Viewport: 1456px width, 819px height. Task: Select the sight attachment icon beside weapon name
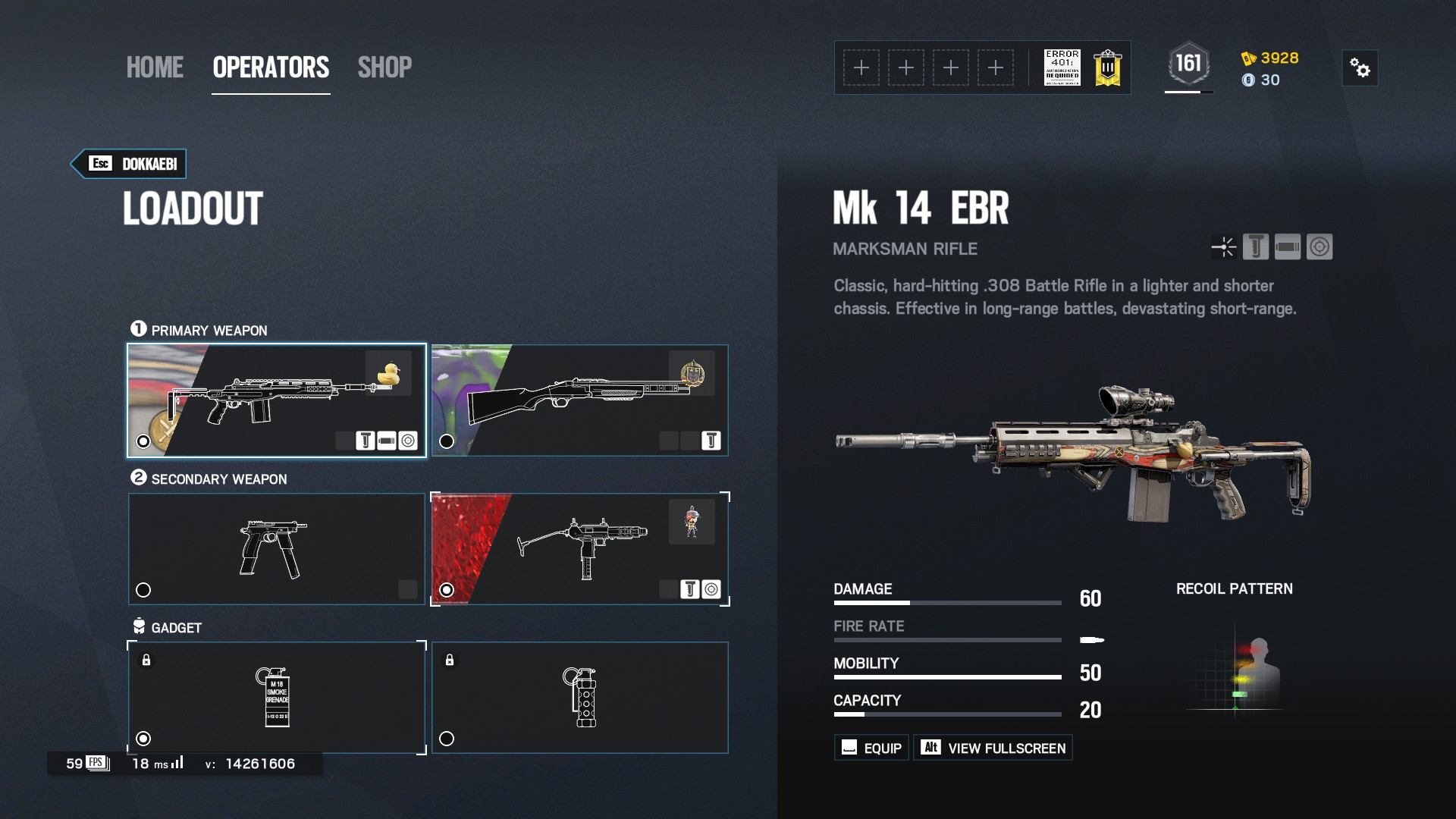coord(1224,247)
